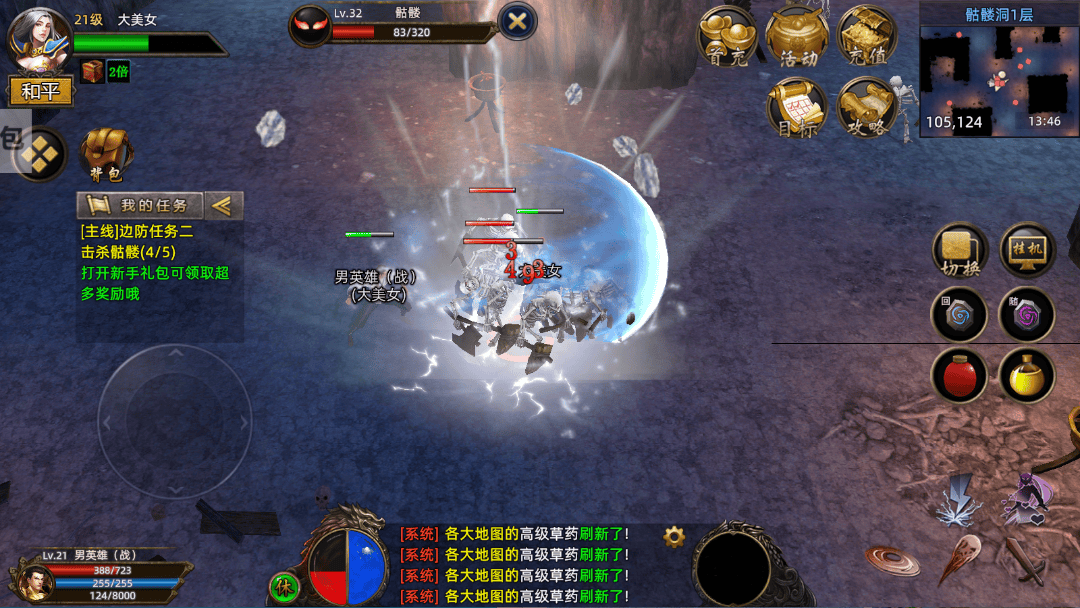The image size is (1080, 608).
Task: Use the red health potion
Action: pyautogui.click(x=960, y=377)
